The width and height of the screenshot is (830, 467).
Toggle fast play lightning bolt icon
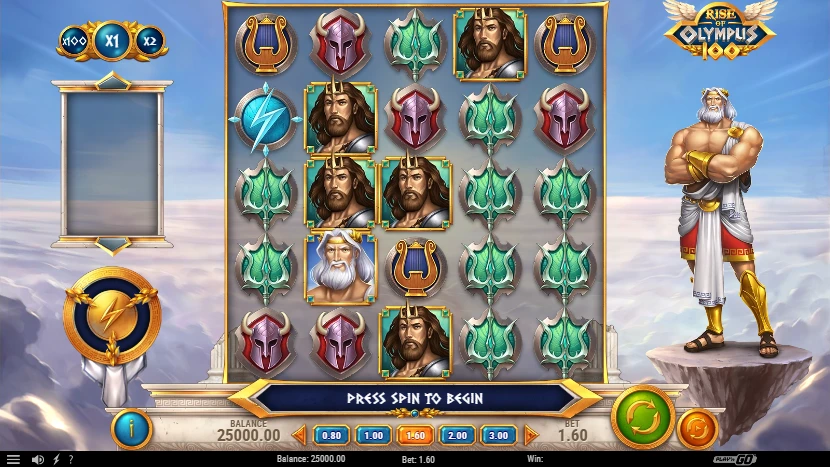click(56, 459)
